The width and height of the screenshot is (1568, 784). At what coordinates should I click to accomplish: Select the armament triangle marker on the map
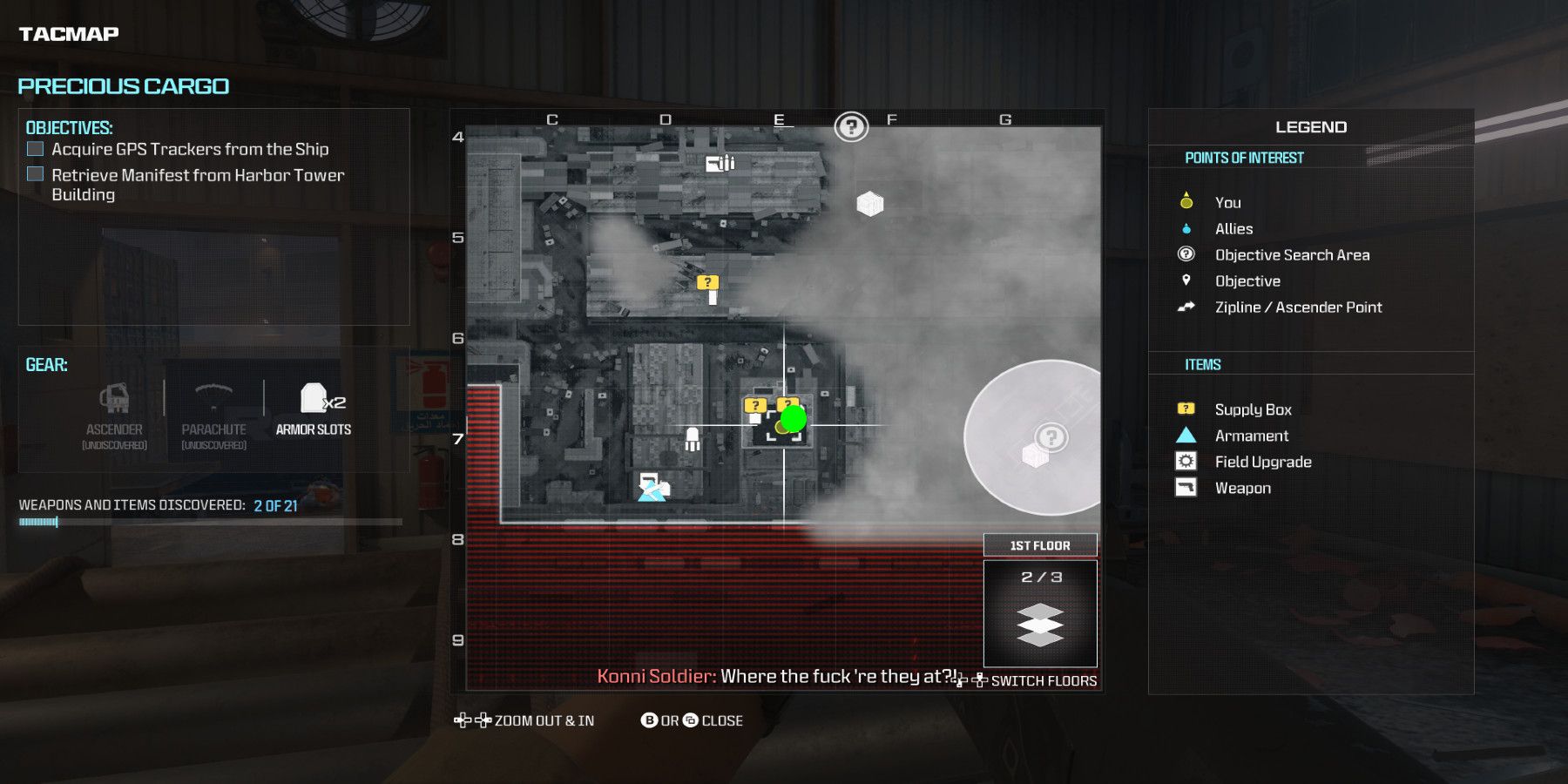pos(652,494)
